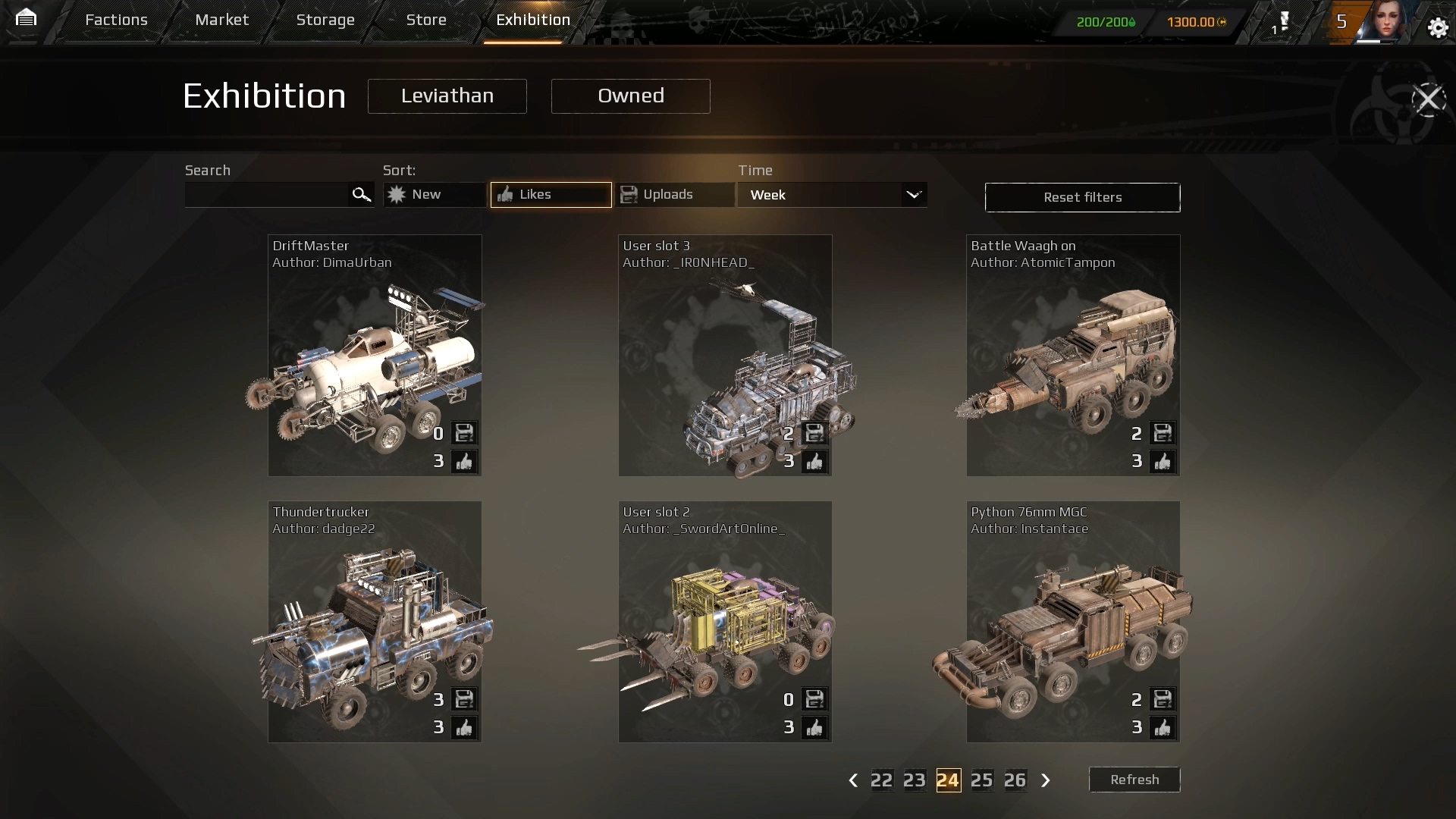Like the Python 76mm MGC build
This screenshot has width=1456, height=819.
(x=1163, y=727)
